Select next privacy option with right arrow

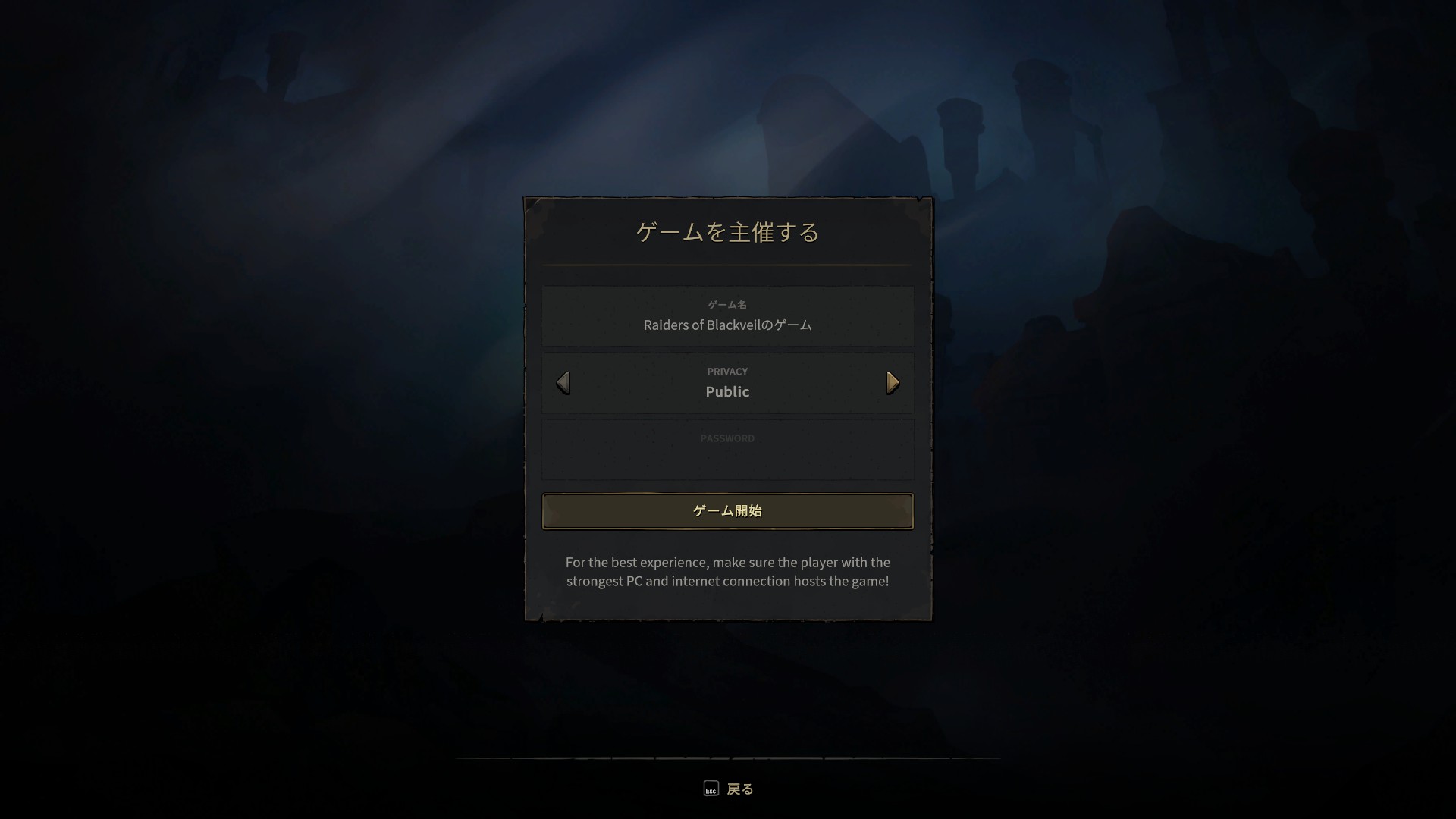[893, 383]
